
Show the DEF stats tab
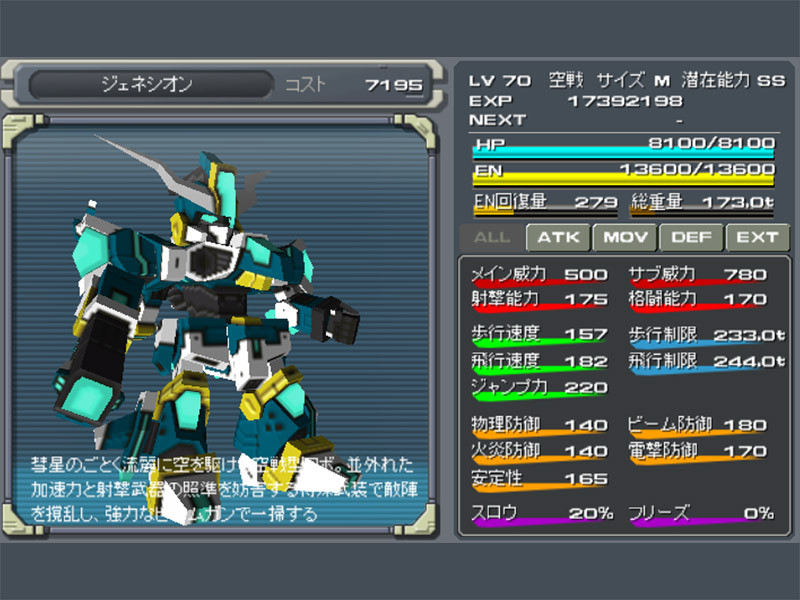pos(691,237)
